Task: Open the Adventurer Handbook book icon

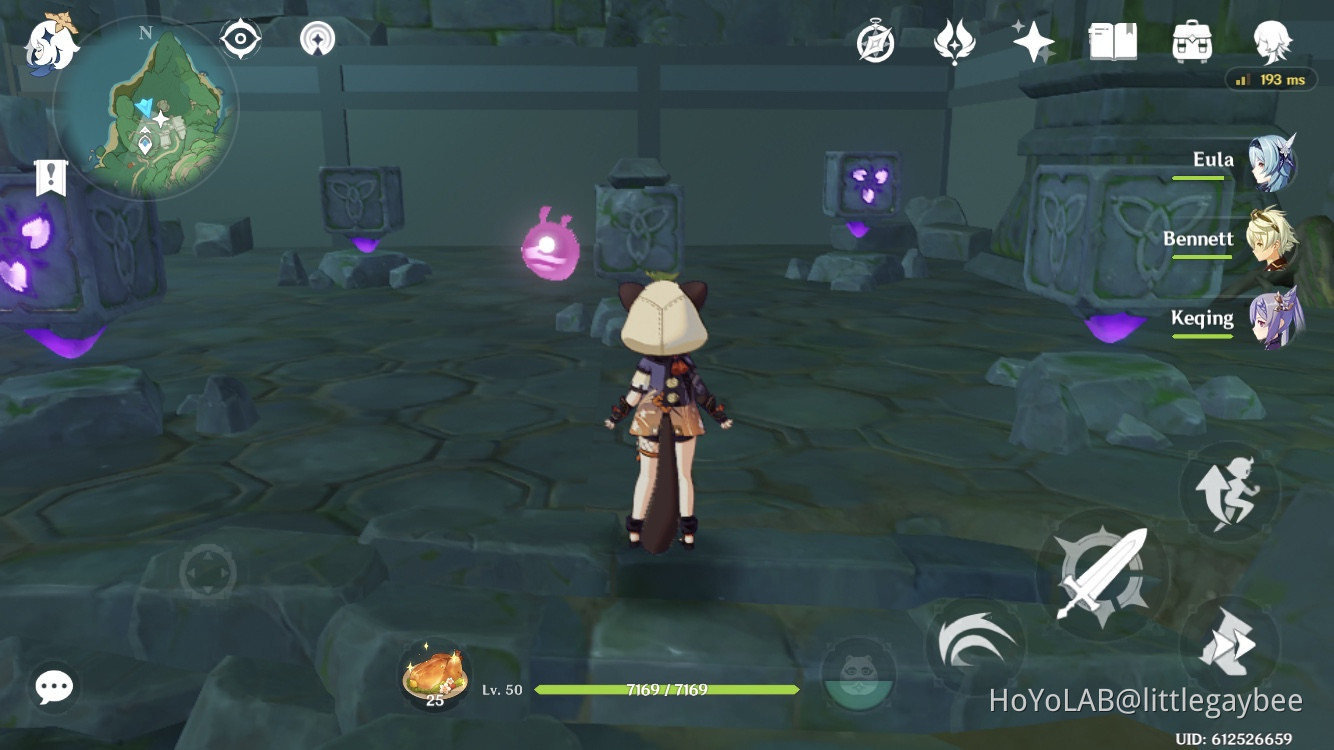Action: point(1113,42)
